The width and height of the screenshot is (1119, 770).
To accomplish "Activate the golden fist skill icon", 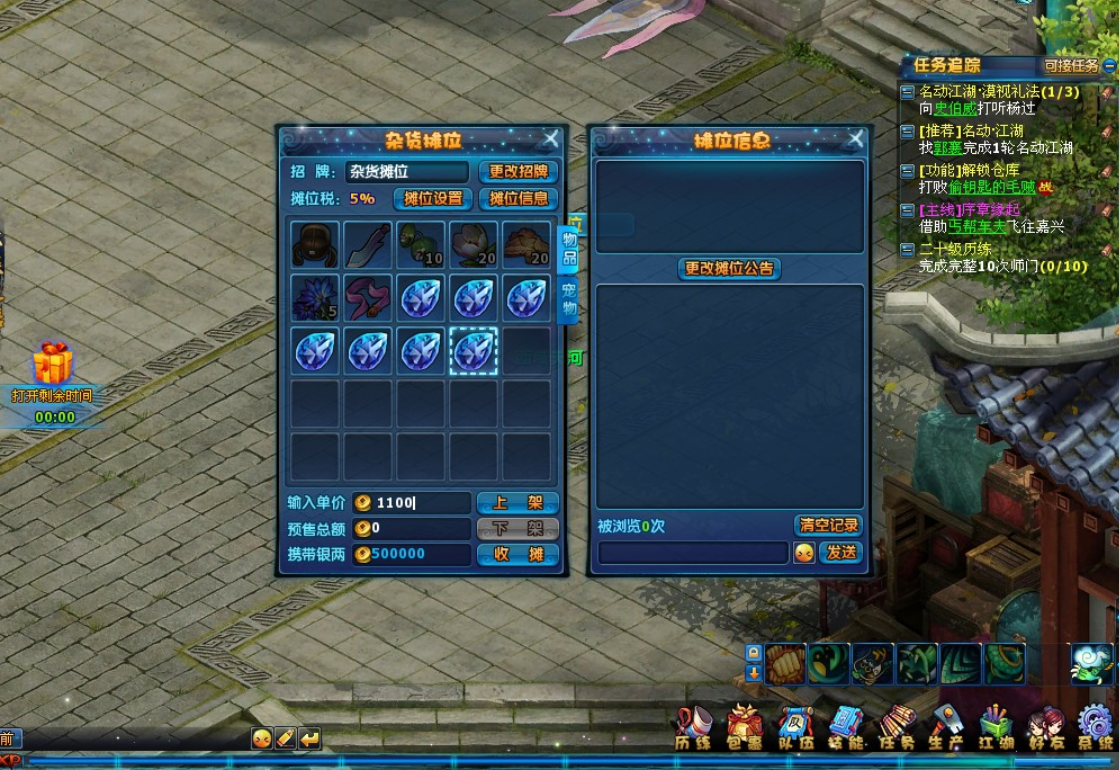I will click(786, 663).
